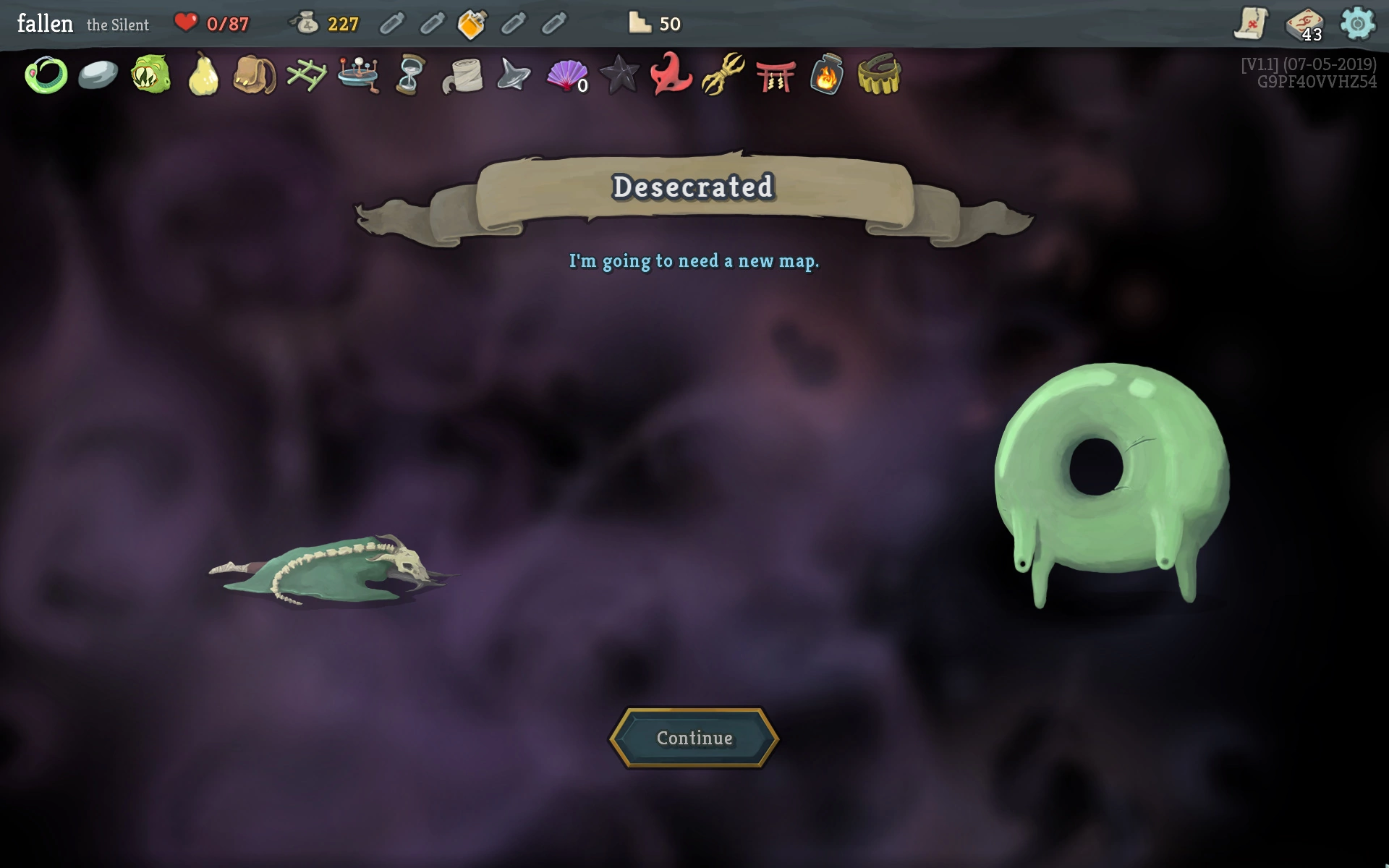Inspect the paper scroll relic
Screen dimensions: 1389x868
tap(462, 75)
